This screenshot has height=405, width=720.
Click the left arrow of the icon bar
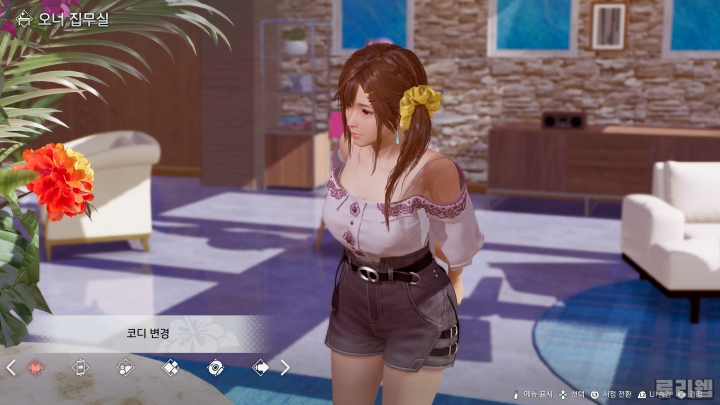coord(11,367)
